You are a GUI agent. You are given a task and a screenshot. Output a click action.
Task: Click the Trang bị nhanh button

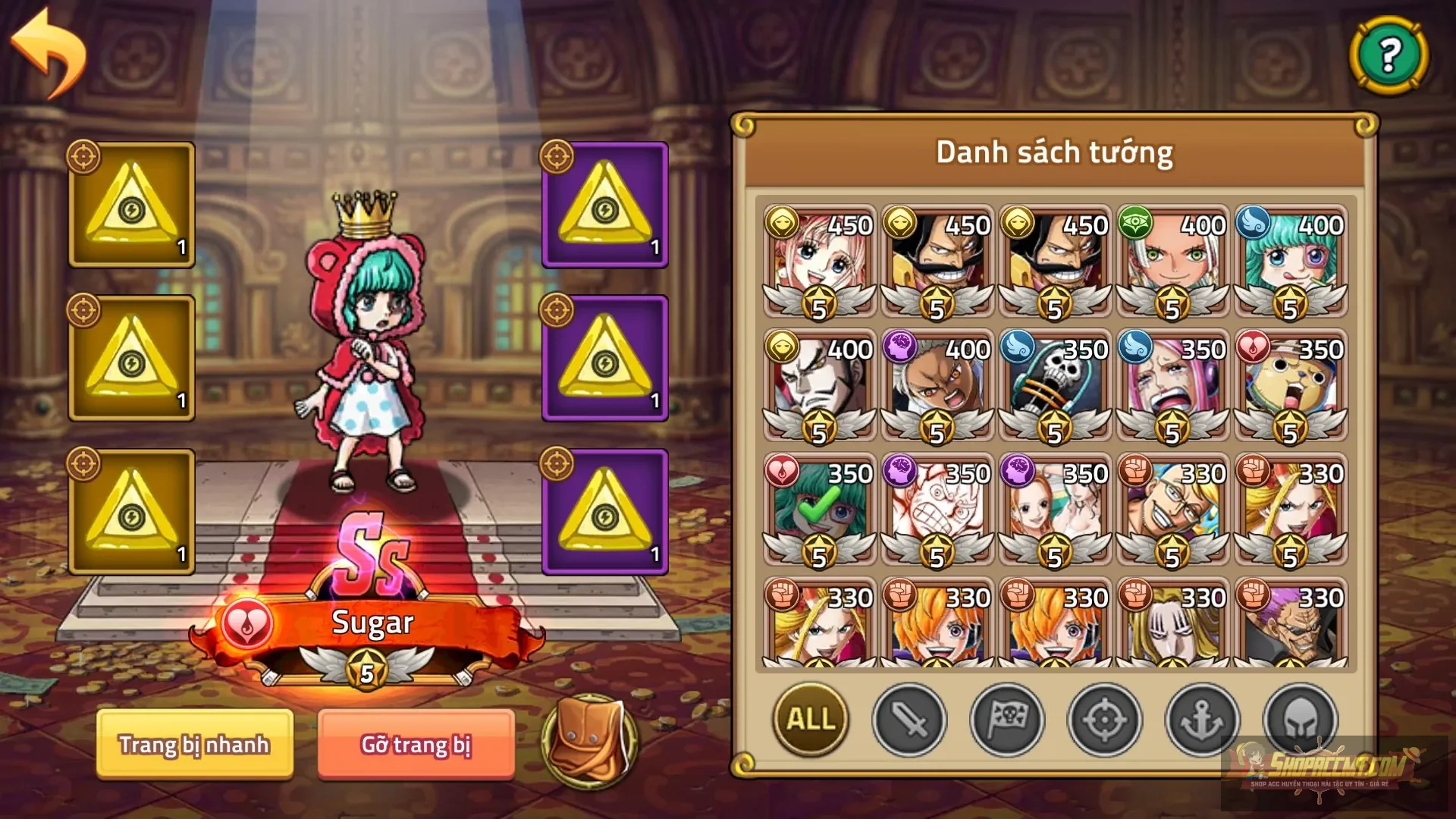193,745
